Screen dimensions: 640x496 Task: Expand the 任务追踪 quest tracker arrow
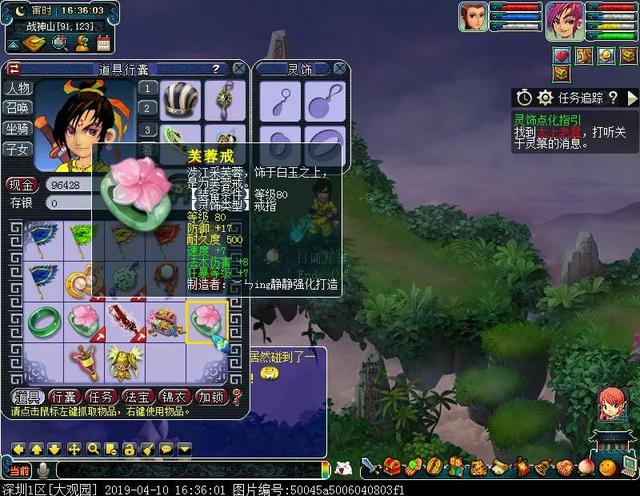click(x=631, y=97)
